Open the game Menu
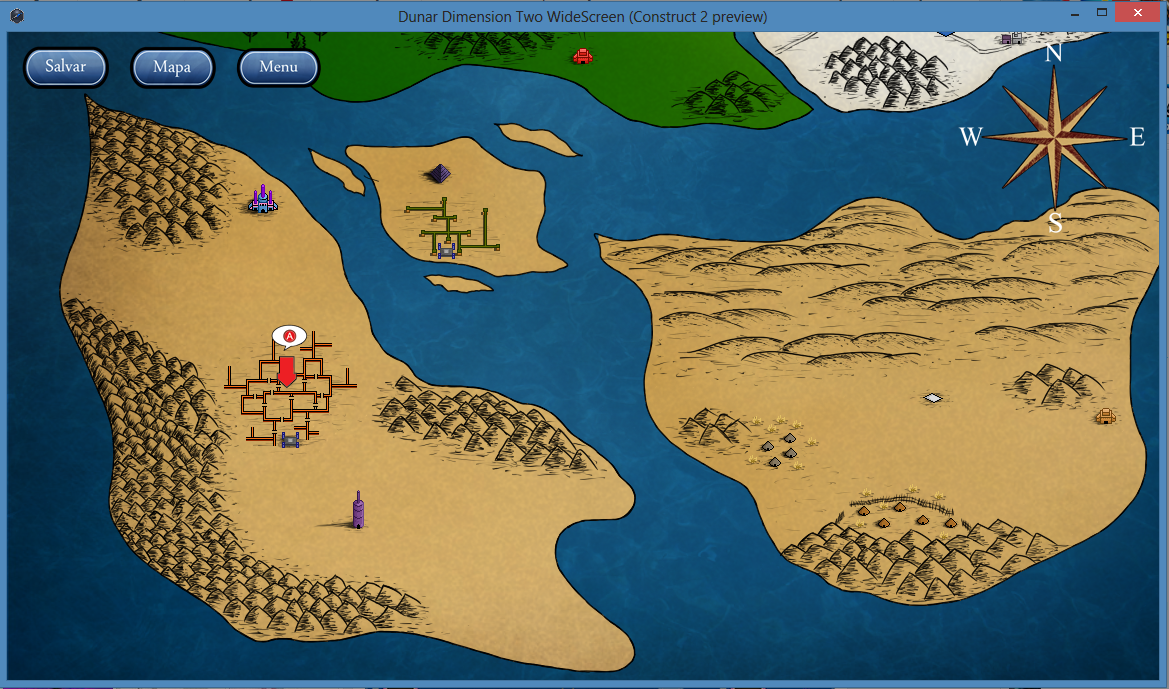Screen dimensions: 1169x689 [x=278, y=67]
